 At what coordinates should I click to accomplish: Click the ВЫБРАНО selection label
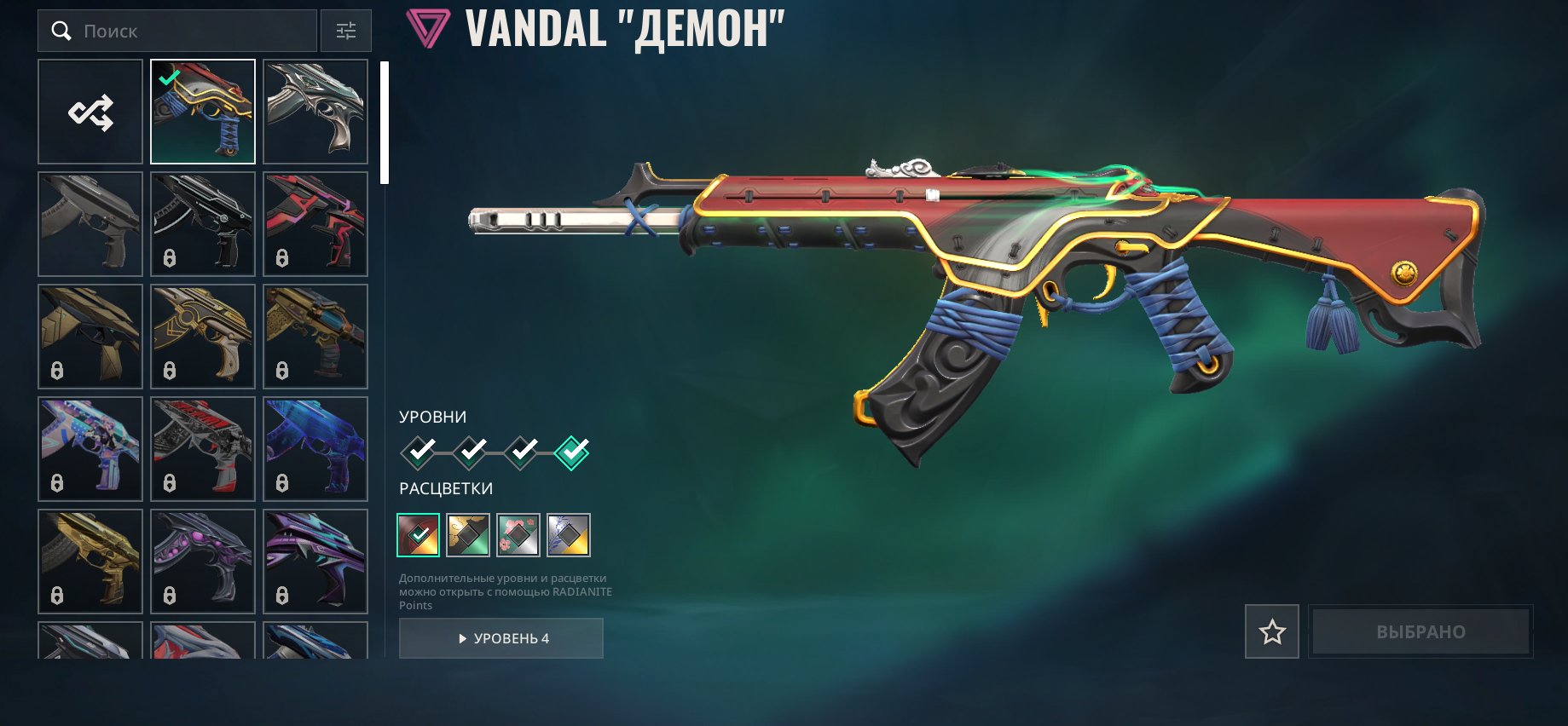pyautogui.click(x=1420, y=631)
